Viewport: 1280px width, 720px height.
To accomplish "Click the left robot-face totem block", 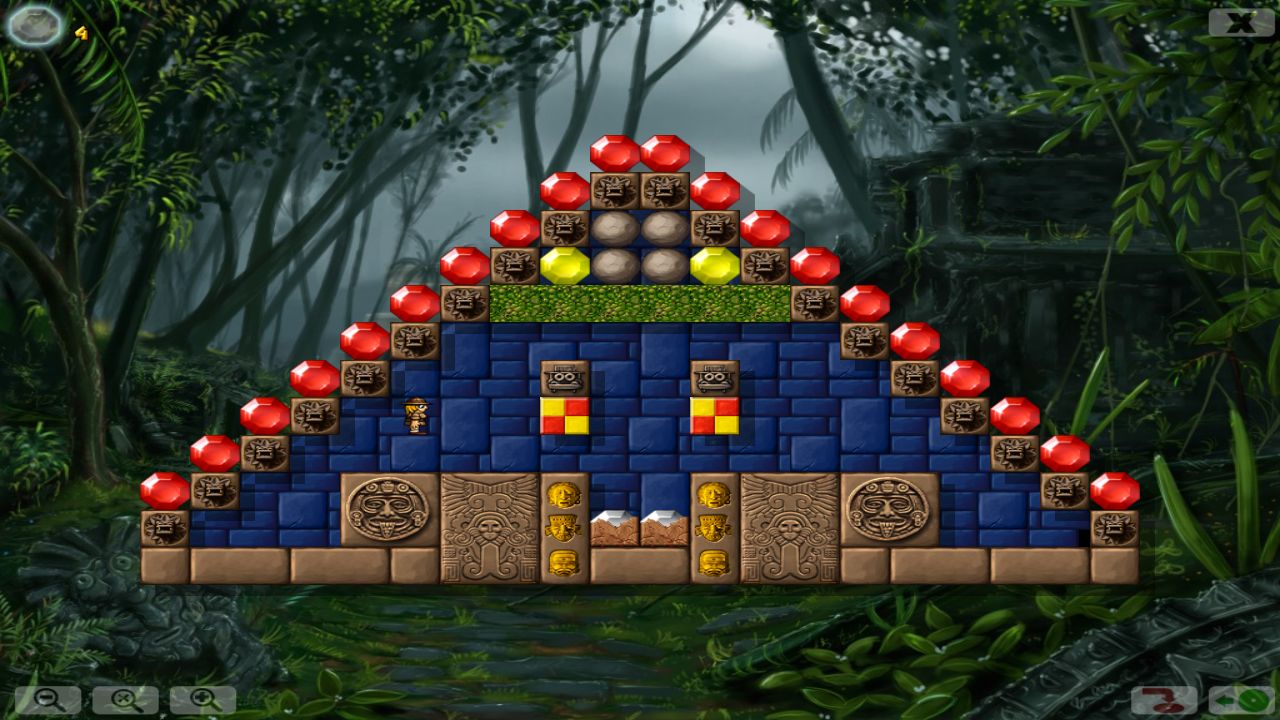I will click(x=566, y=378).
